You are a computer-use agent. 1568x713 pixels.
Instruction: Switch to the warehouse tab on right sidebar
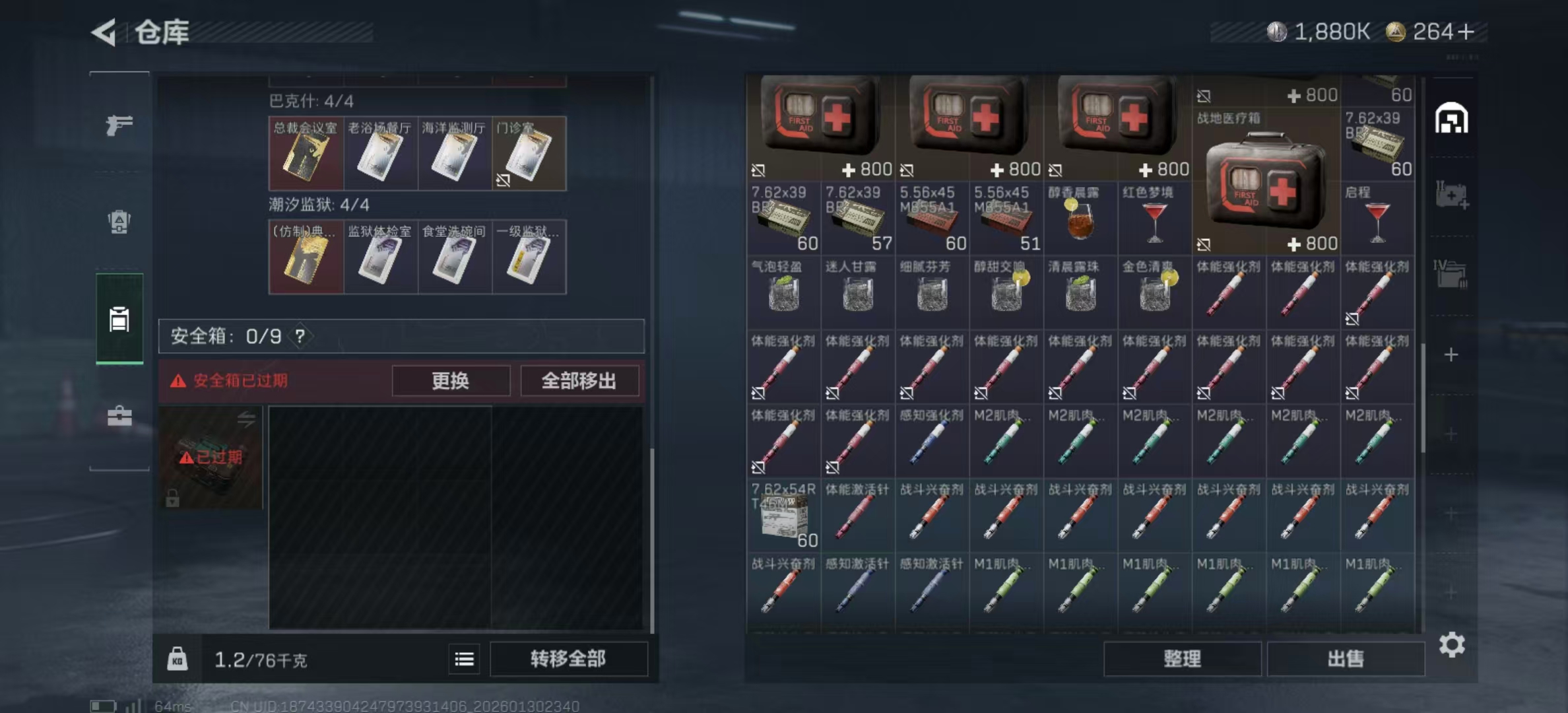pos(1452,119)
